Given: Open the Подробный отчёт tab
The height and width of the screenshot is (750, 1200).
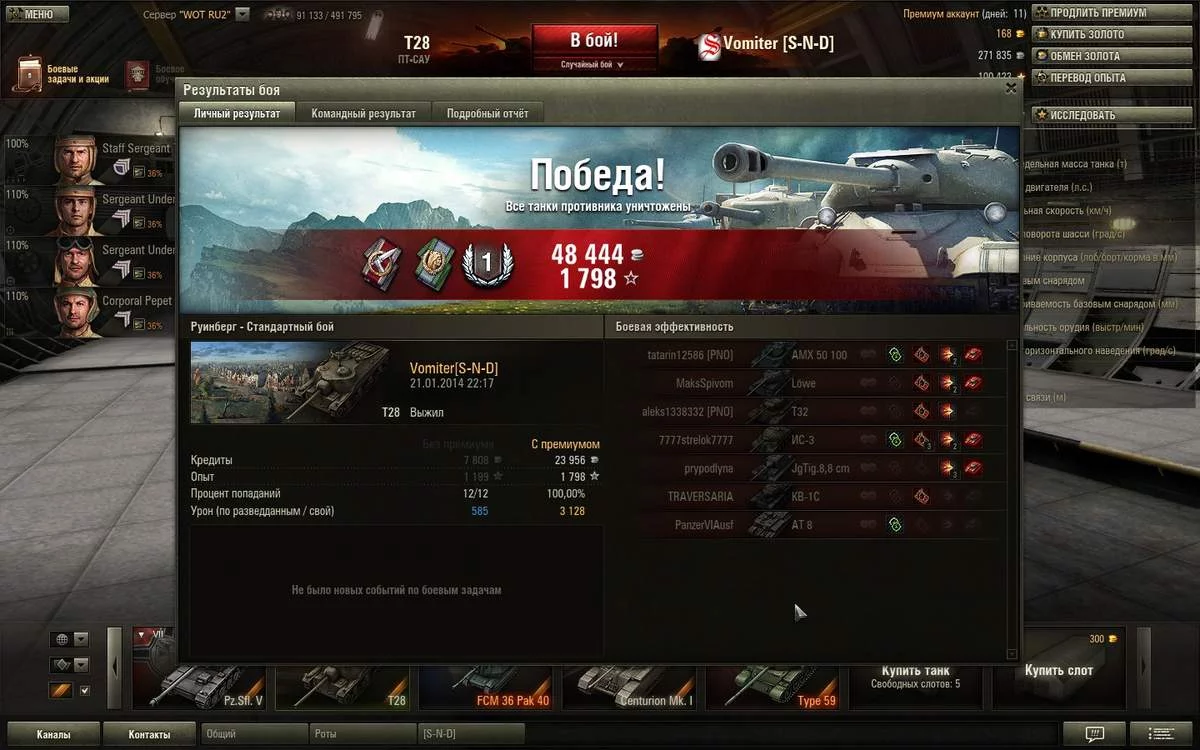Looking at the screenshot, I should tap(487, 113).
